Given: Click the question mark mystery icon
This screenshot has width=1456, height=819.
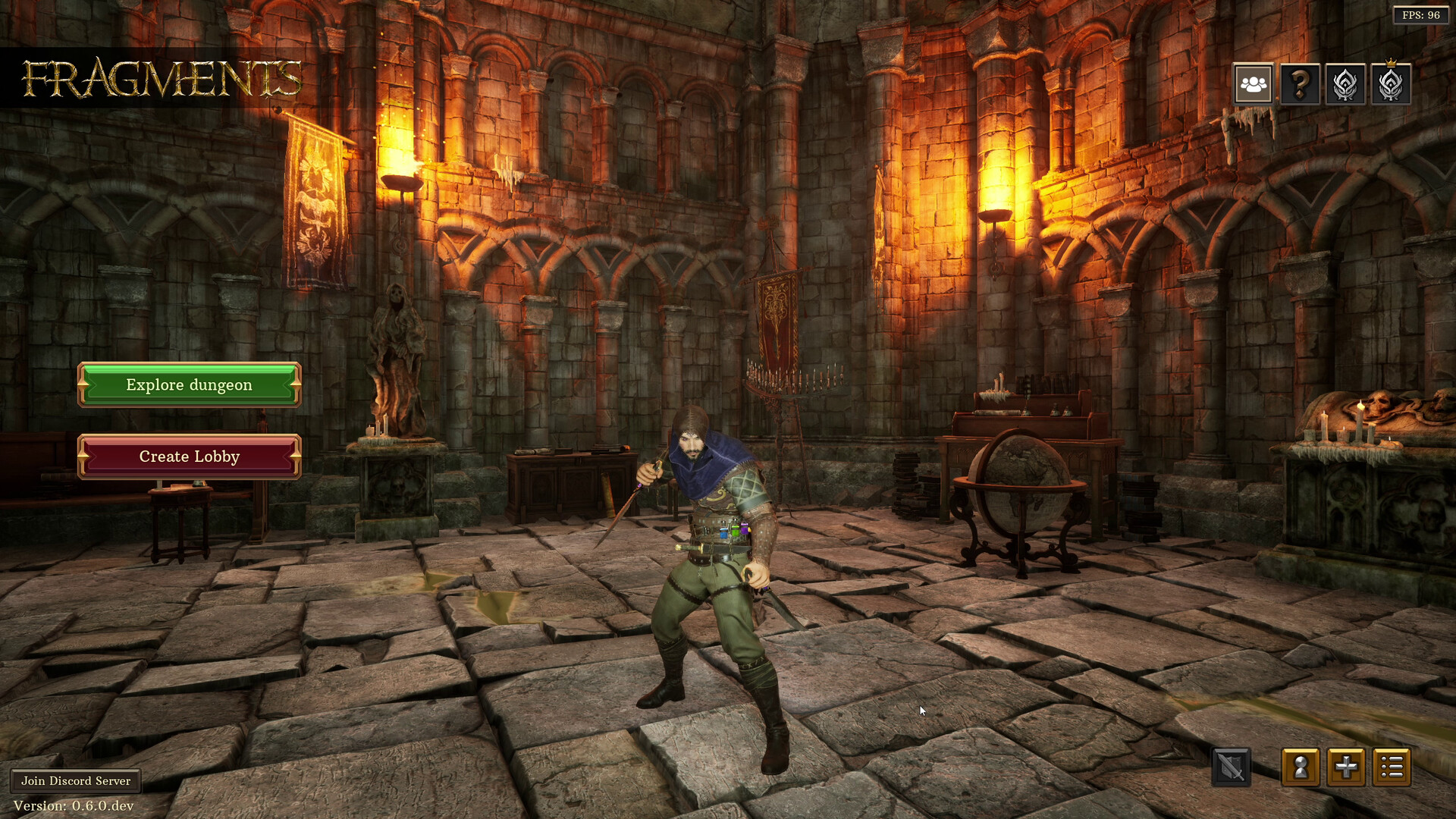Looking at the screenshot, I should click(x=1298, y=85).
